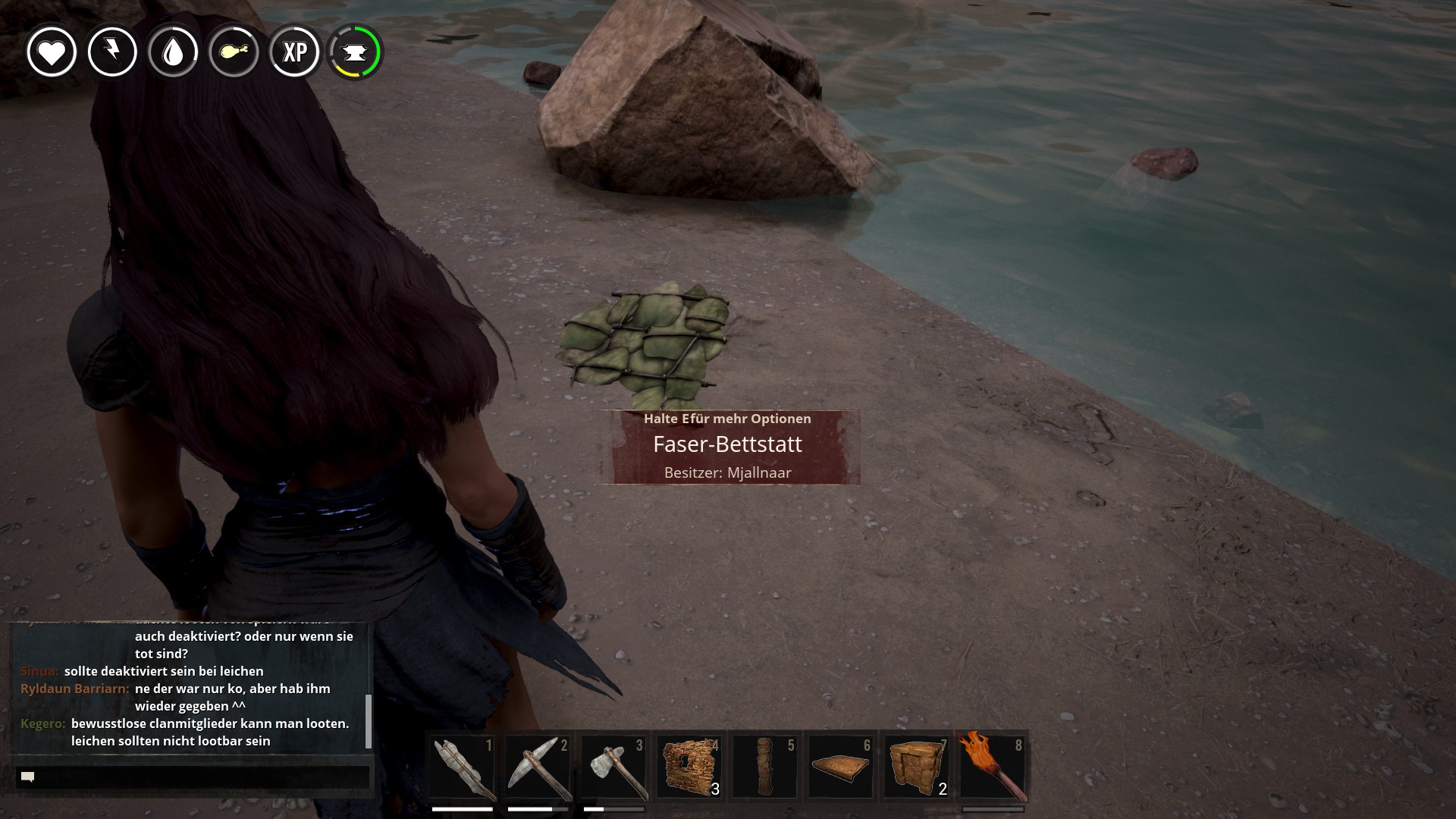Select the sandstone window wall piece
This screenshot has height=819, width=1456.
[x=689, y=767]
